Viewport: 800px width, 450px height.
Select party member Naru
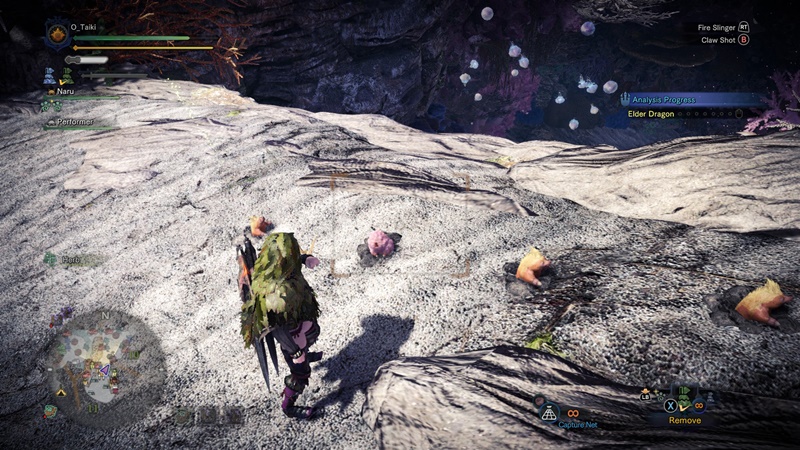66,91
